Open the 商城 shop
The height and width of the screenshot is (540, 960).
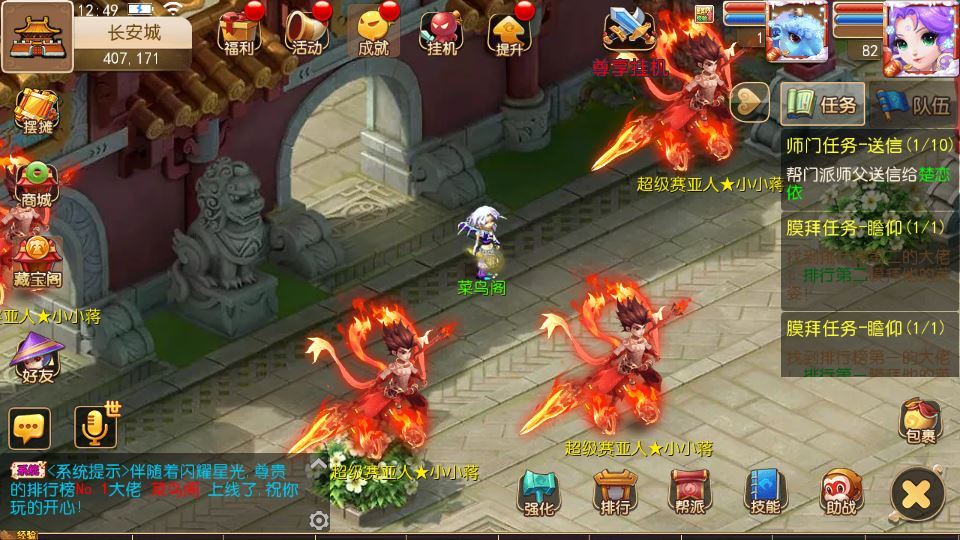[36, 182]
